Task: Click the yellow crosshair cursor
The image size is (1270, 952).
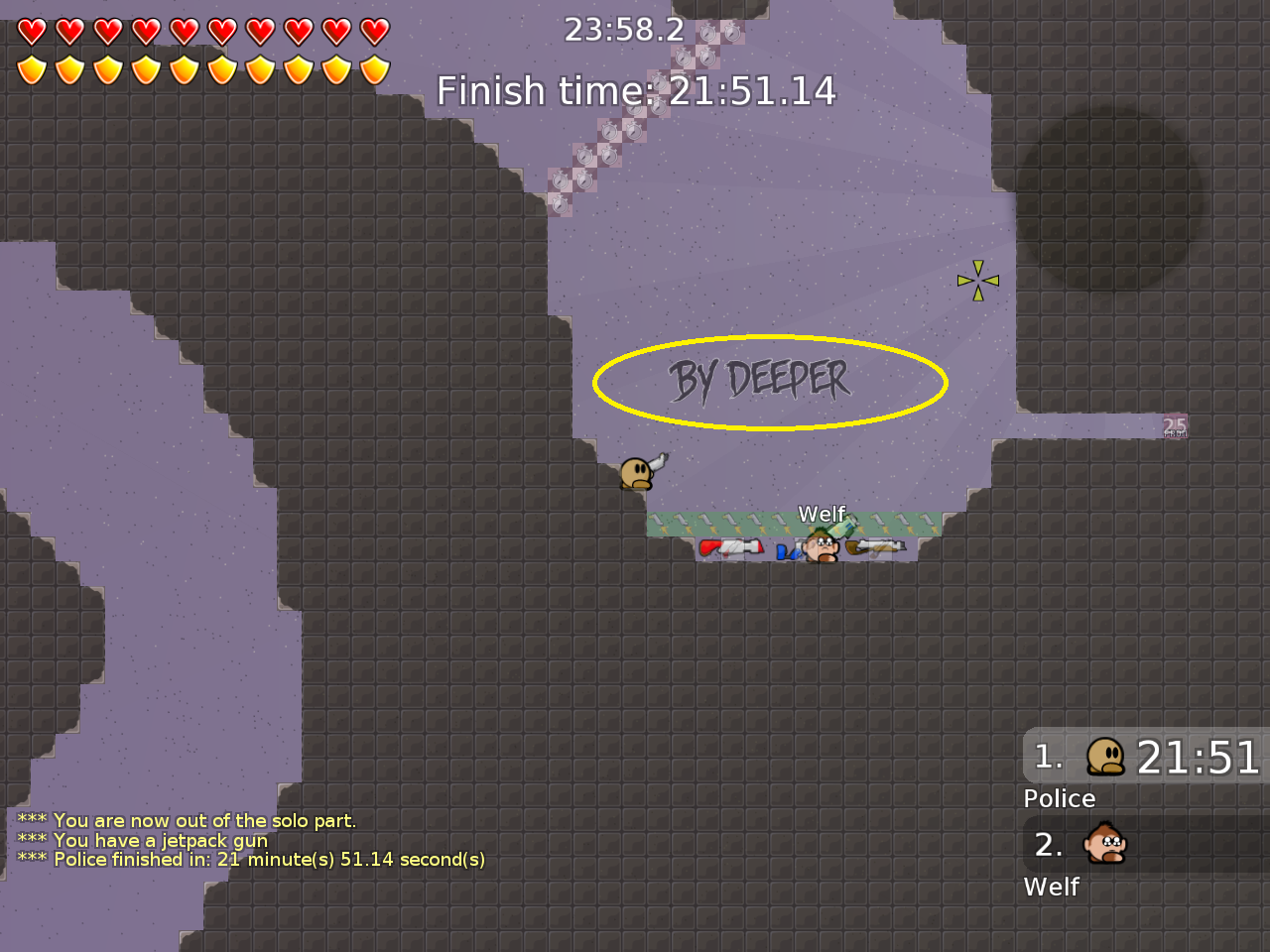Action: [977, 279]
